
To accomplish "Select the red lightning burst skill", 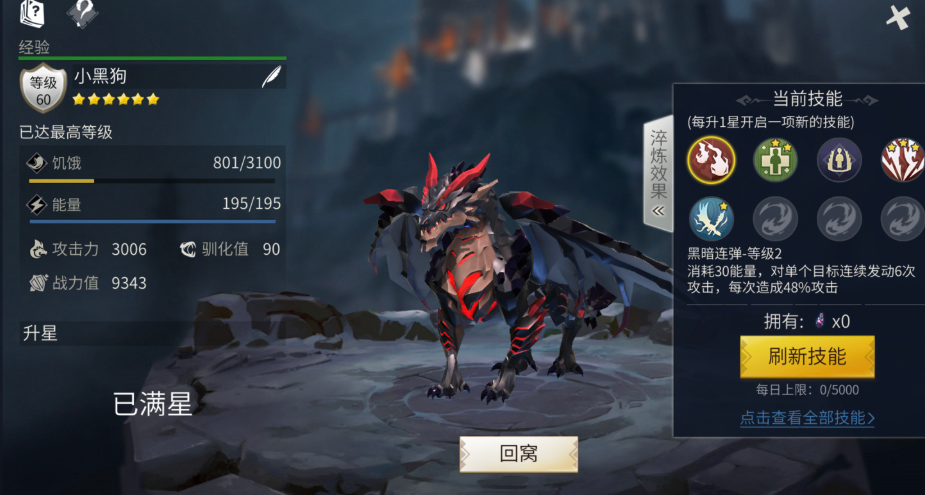I will (x=901, y=159).
